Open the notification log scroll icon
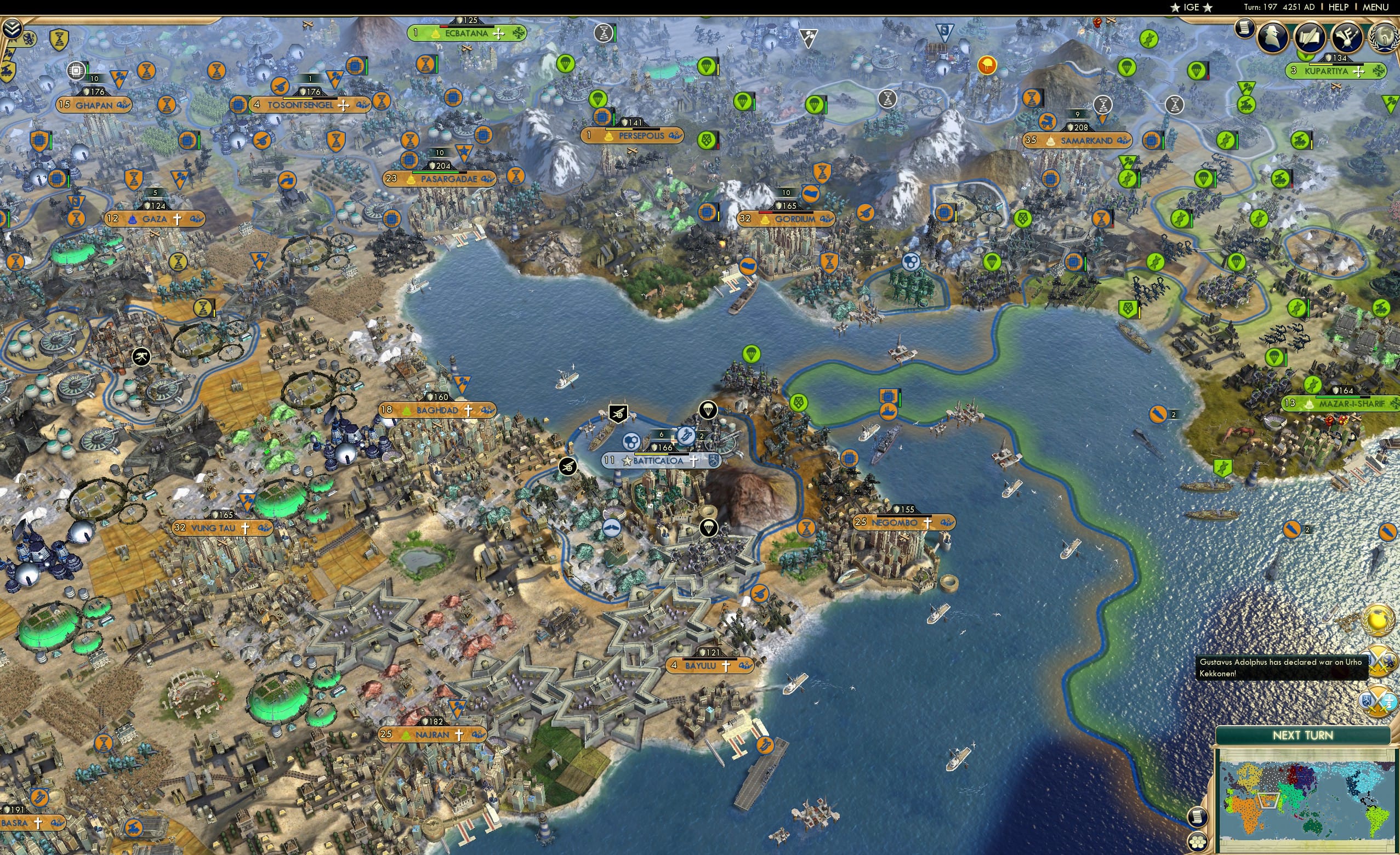Image resolution: width=1400 pixels, height=855 pixels. (x=1246, y=29)
